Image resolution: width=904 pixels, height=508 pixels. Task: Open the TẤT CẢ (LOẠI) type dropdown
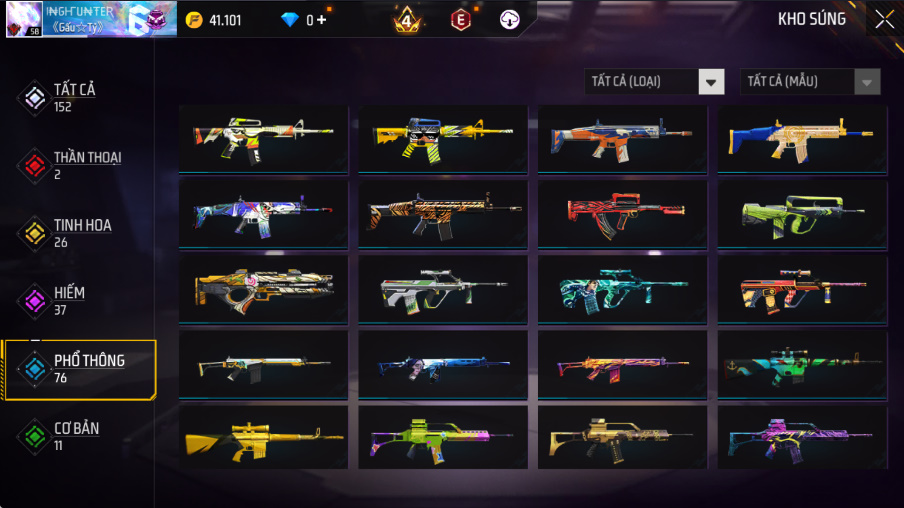point(654,82)
